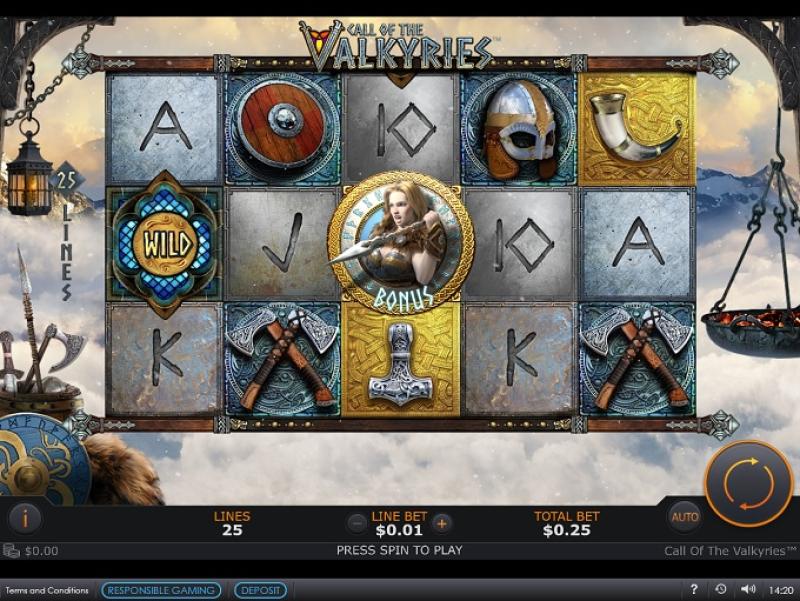Open the paytable info button

pos(25,517)
